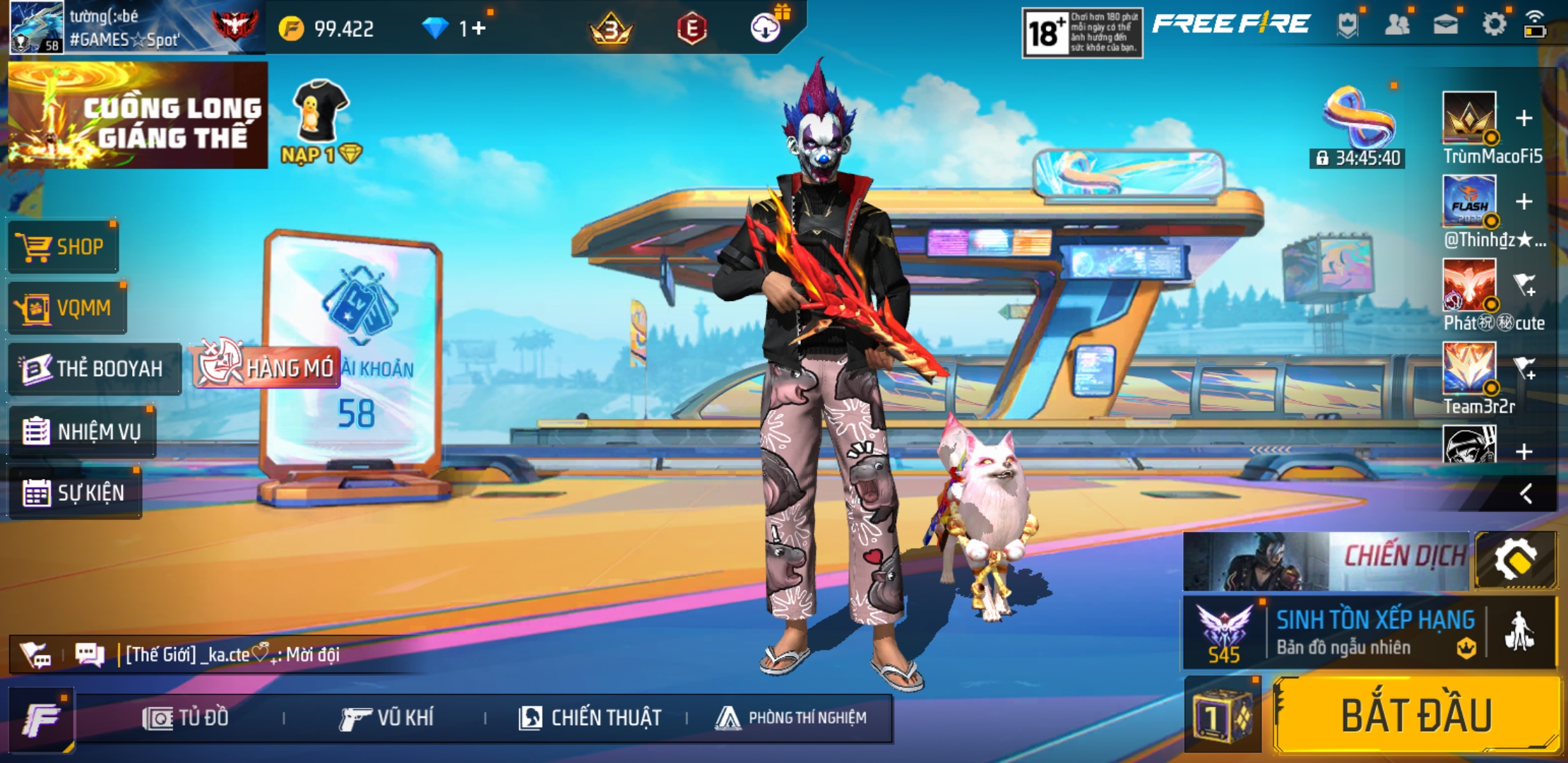
Task: Open the player profile avatar
Action: (37, 27)
